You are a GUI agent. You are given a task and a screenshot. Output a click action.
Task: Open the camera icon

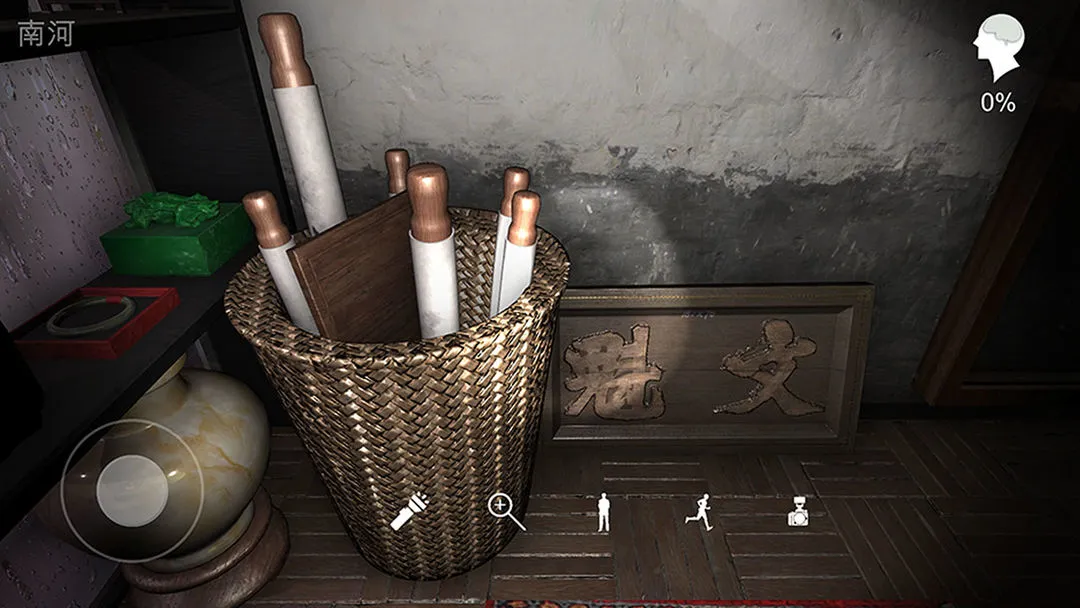click(x=798, y=513)
